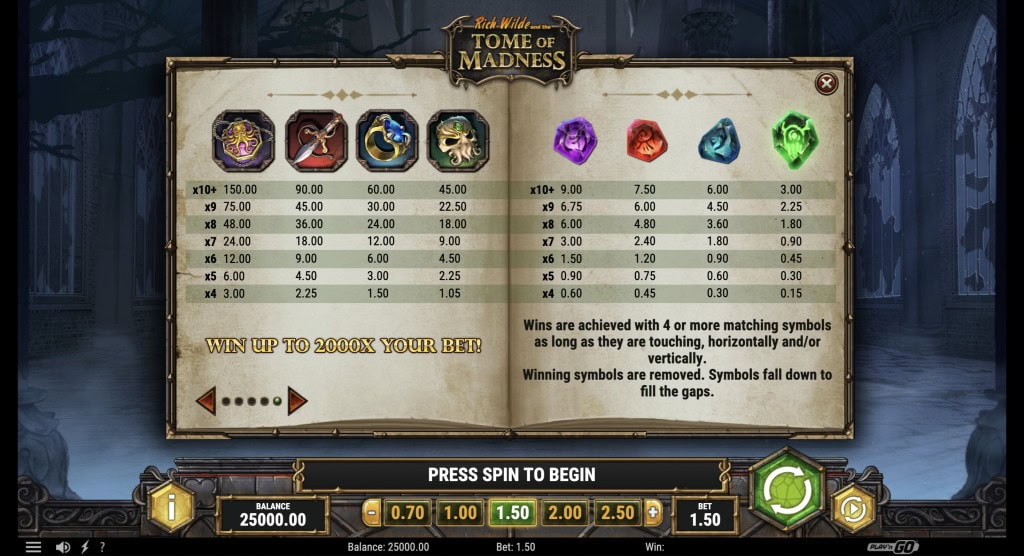
Task: Choose the 1.00 bet amount
Action: (x=461, y=513)
